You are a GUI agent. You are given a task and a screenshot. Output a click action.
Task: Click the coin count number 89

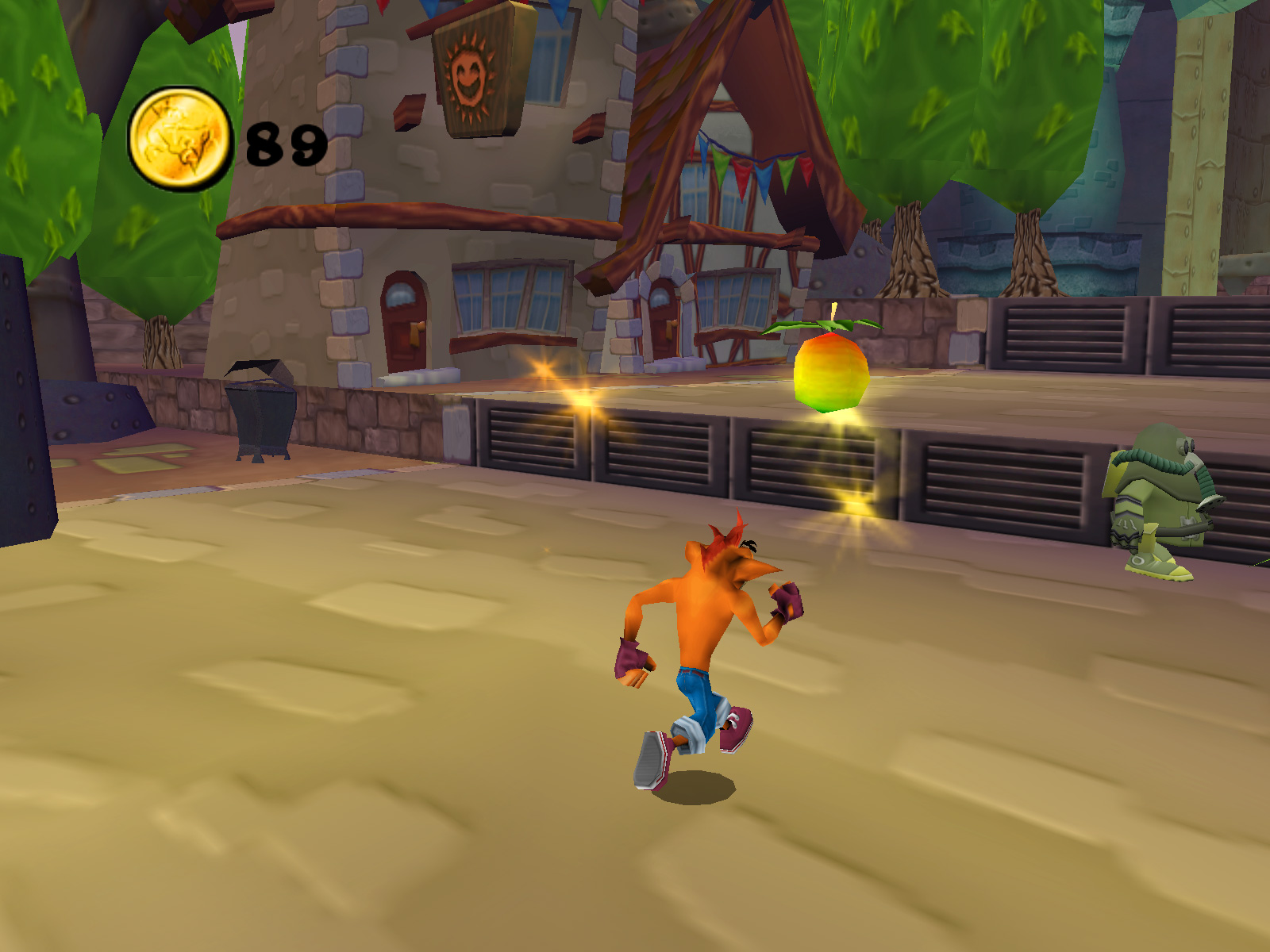tap(284, 145)
